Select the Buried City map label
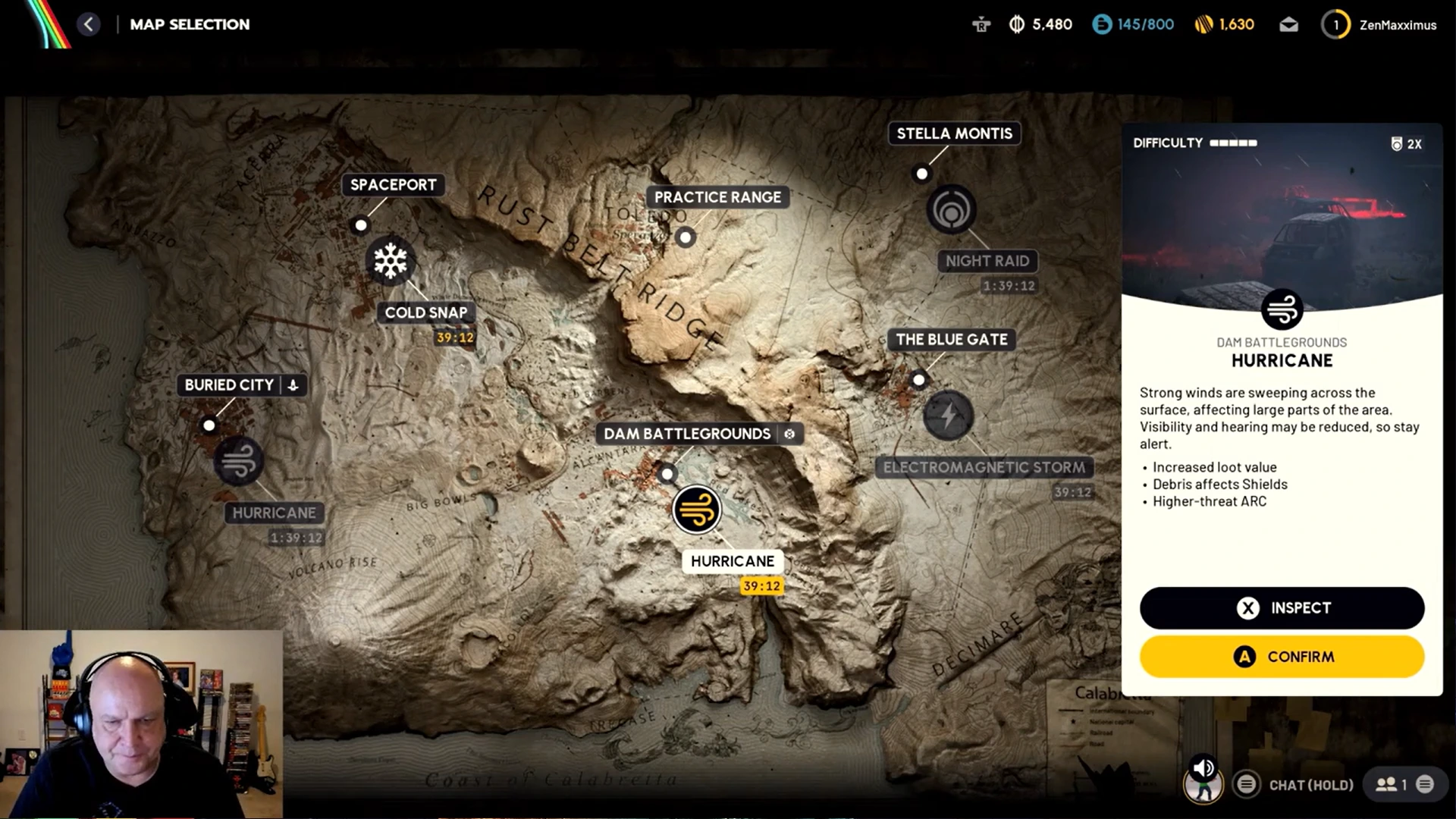This screenshot has height=819, width=1456. (x=229, y=385)
